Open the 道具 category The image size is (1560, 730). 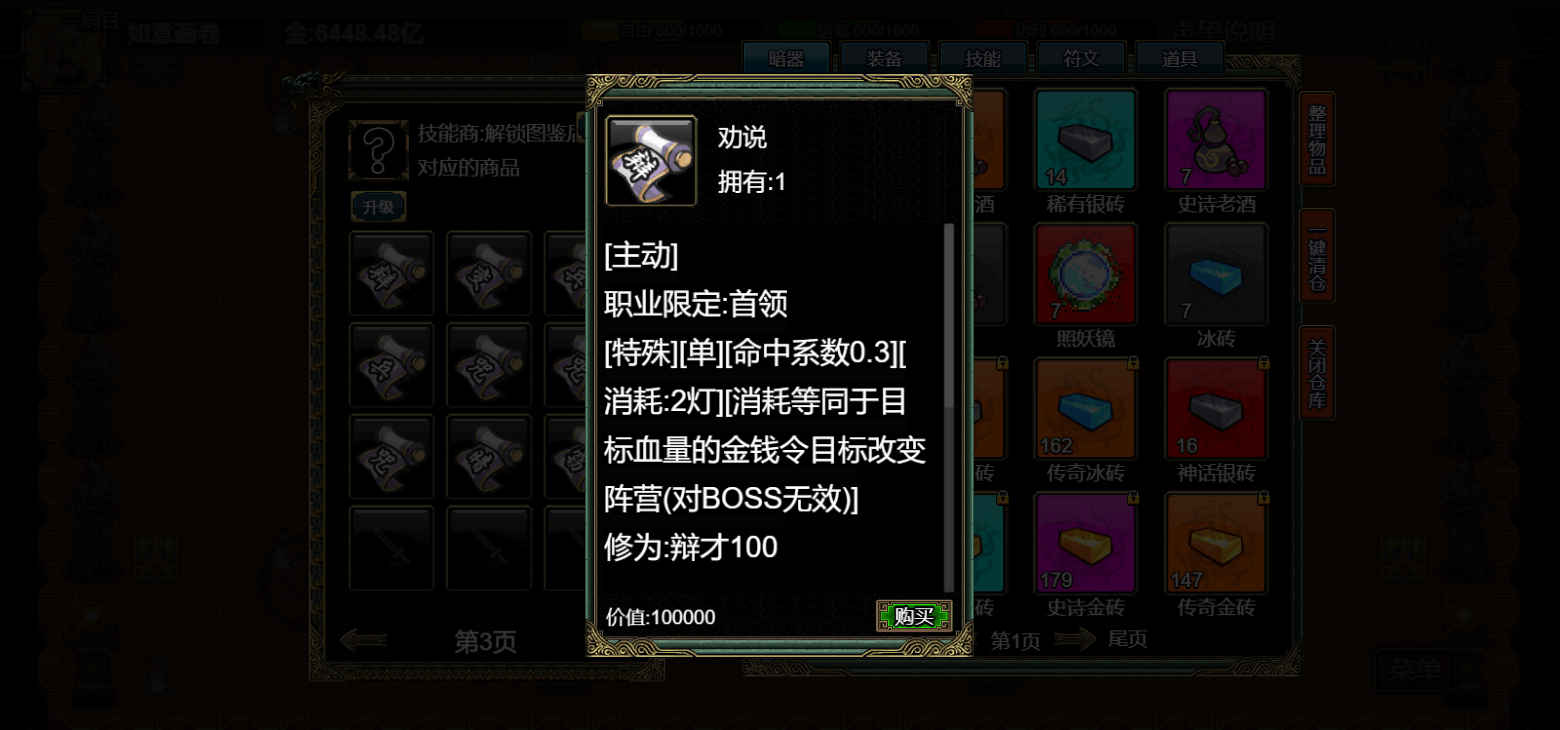coord(1181,58)
